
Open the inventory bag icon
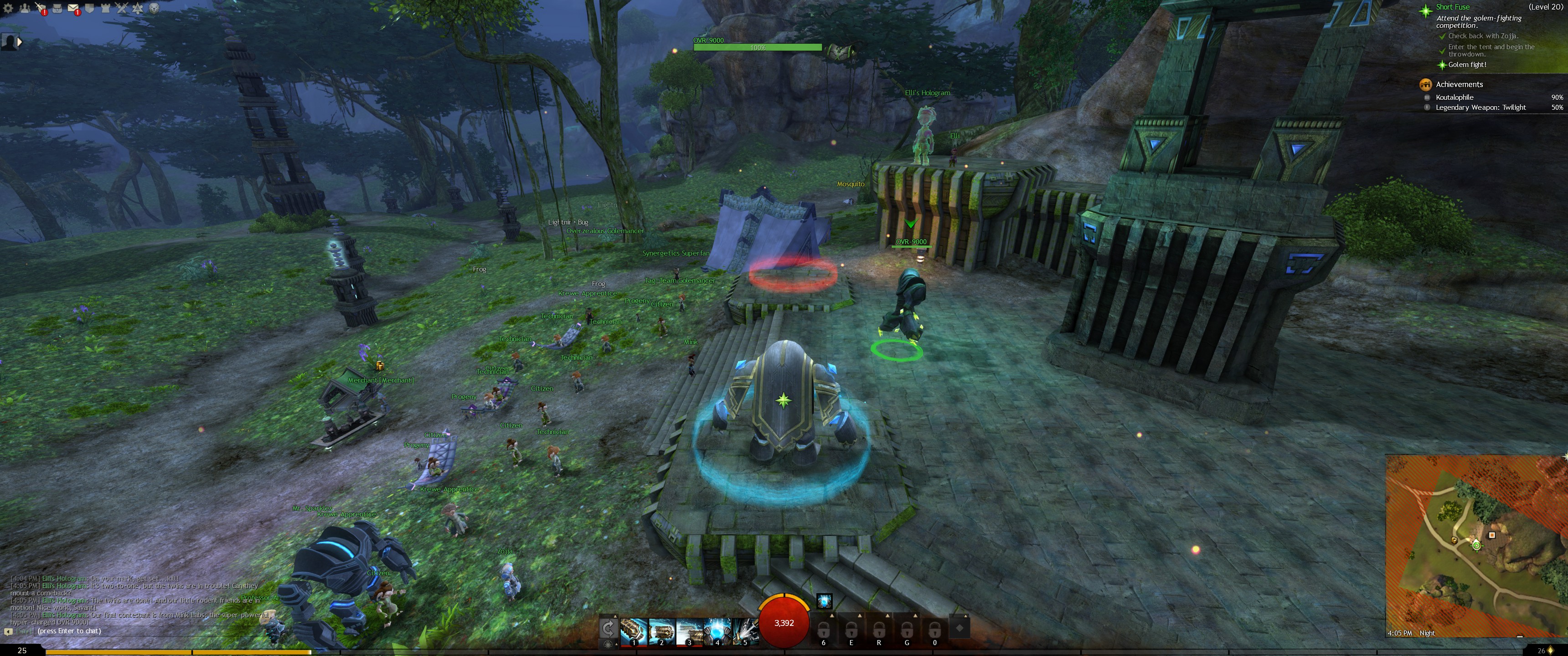(57, 8)
